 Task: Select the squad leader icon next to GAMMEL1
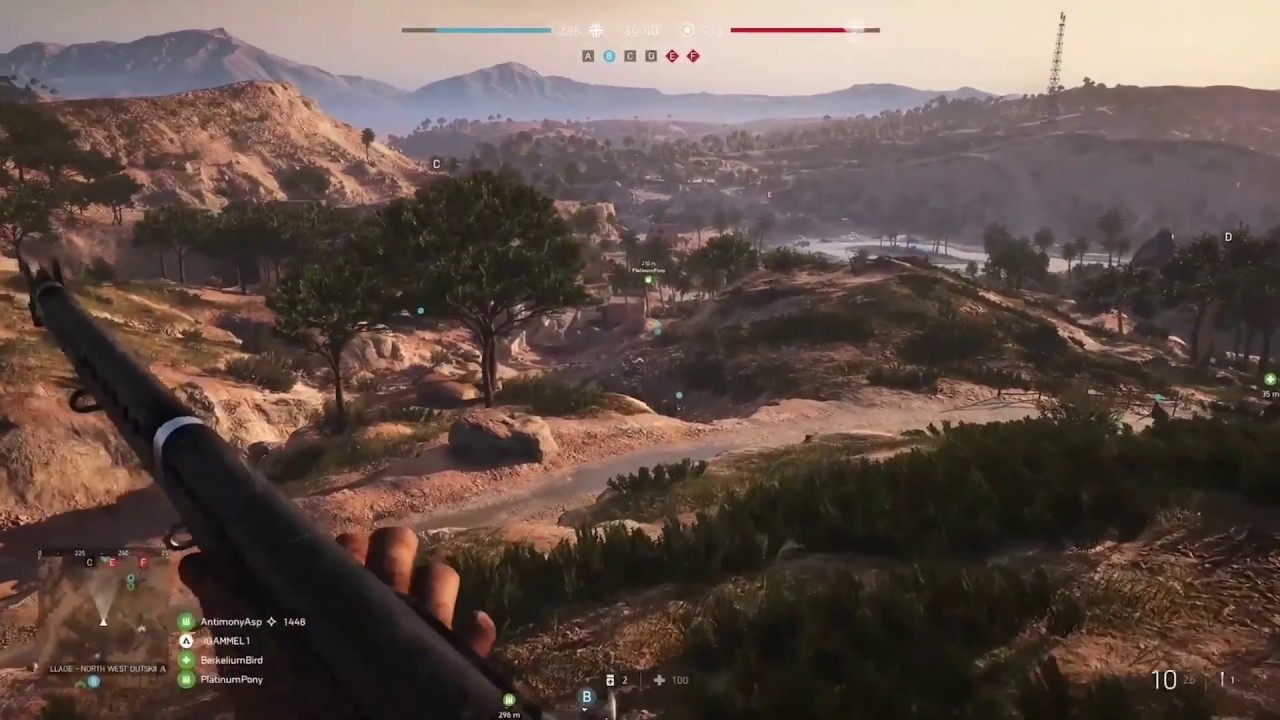tap(185, 641)
